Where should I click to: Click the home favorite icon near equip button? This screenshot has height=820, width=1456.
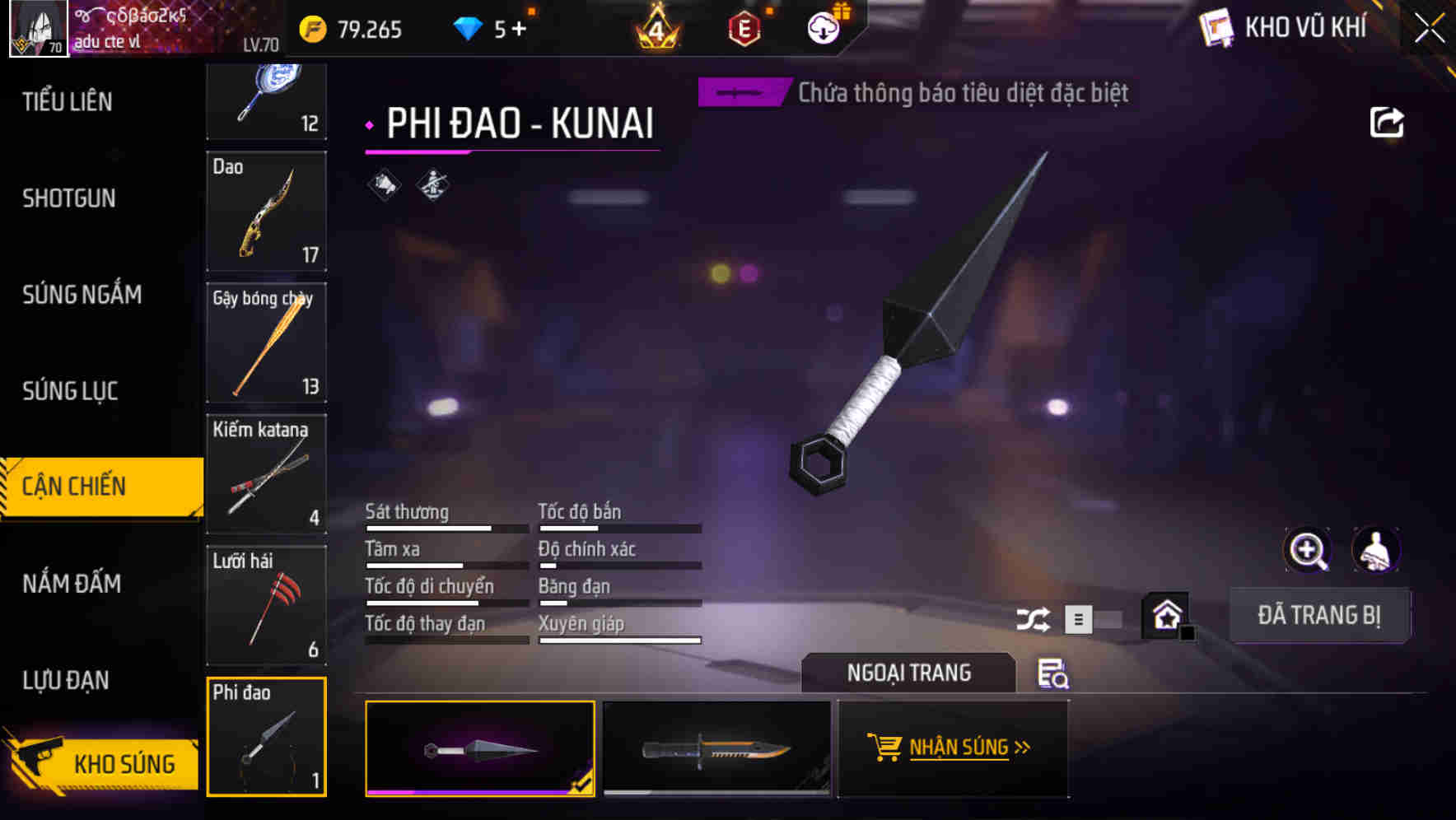tap(1166, 614)
